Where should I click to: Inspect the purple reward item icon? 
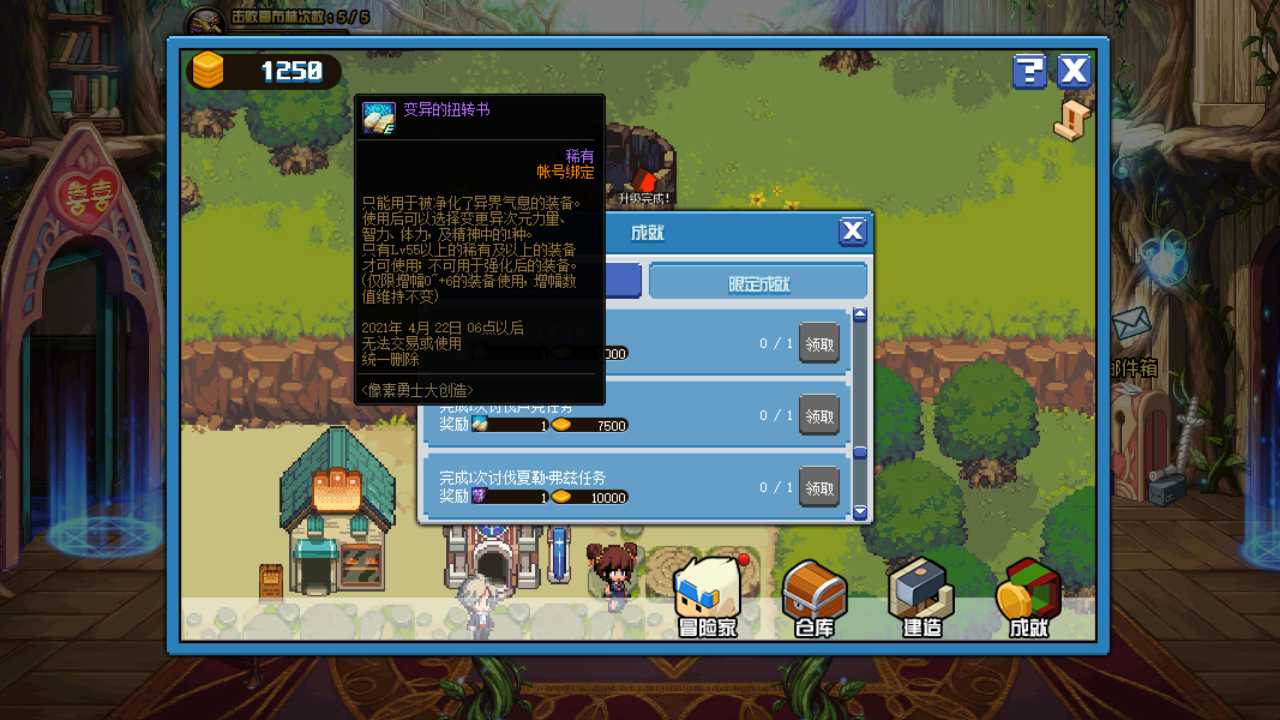pos(479,497)
